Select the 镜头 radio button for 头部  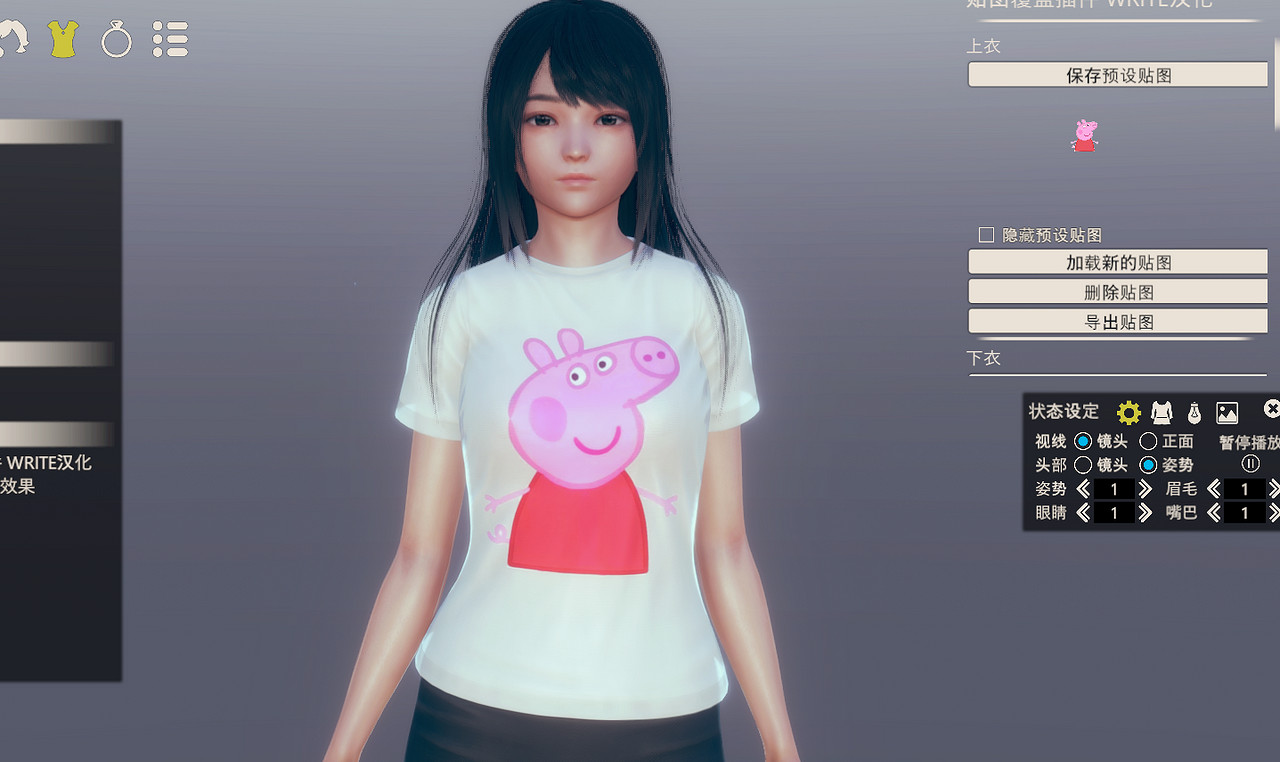point(1083,464)
